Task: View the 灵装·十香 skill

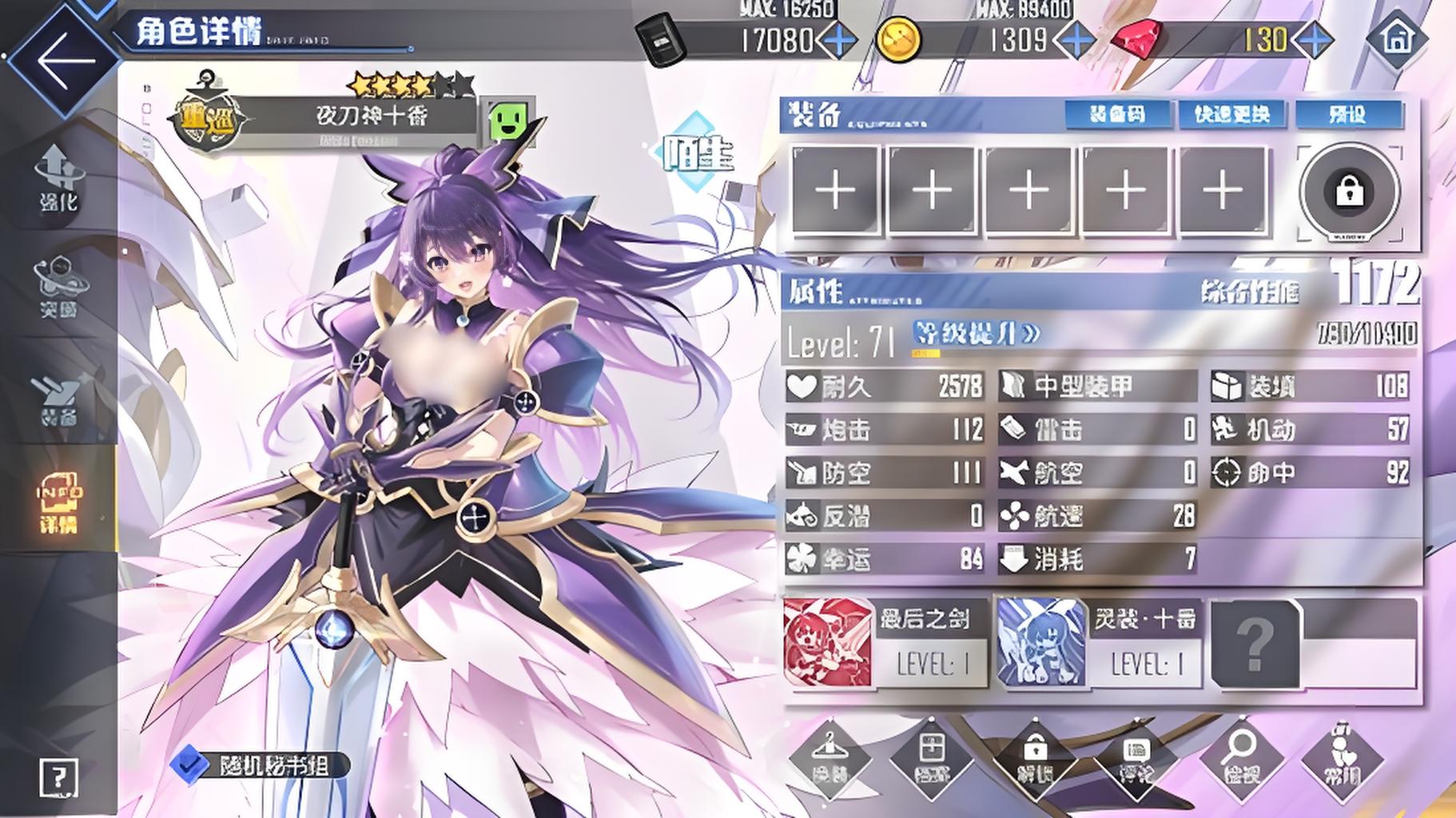Action: (1098, 642)
